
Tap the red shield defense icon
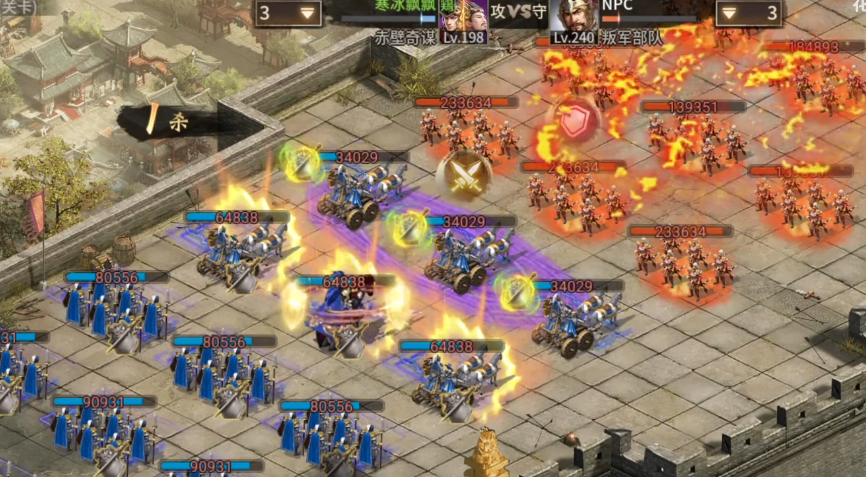tap(576, 121)
